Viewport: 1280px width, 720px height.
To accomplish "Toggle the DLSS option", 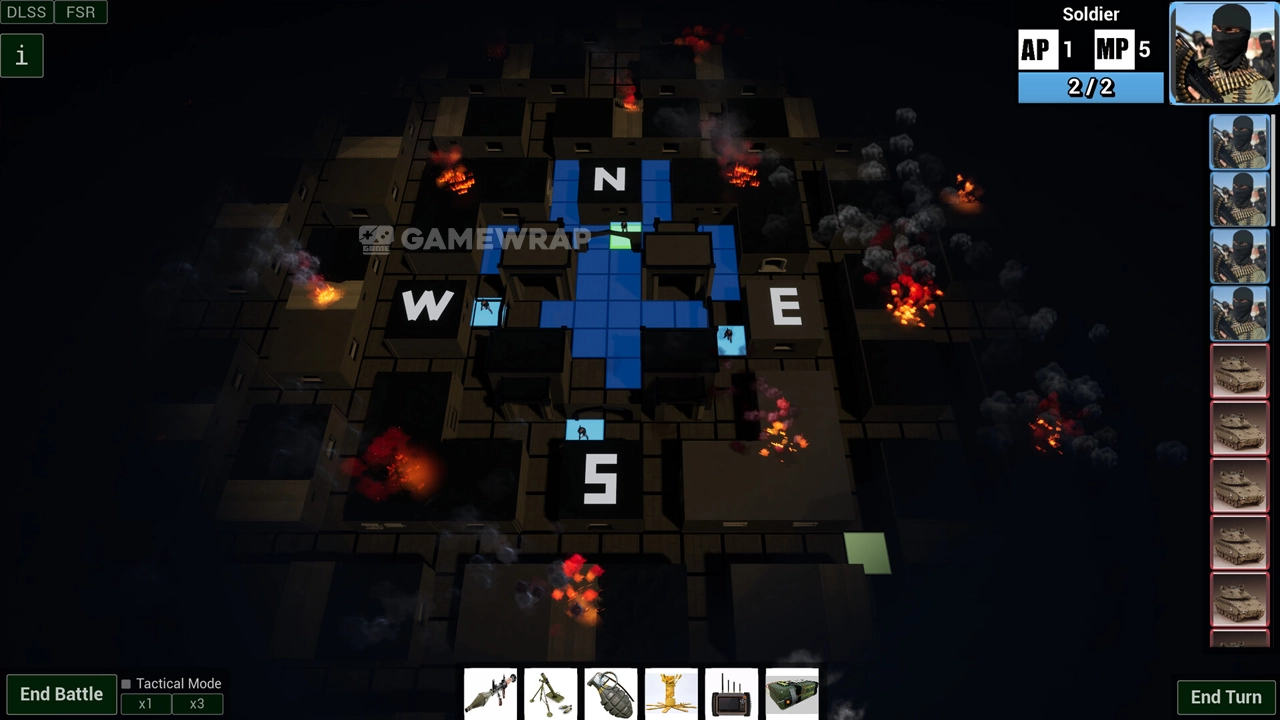I will tap(26, 12).
